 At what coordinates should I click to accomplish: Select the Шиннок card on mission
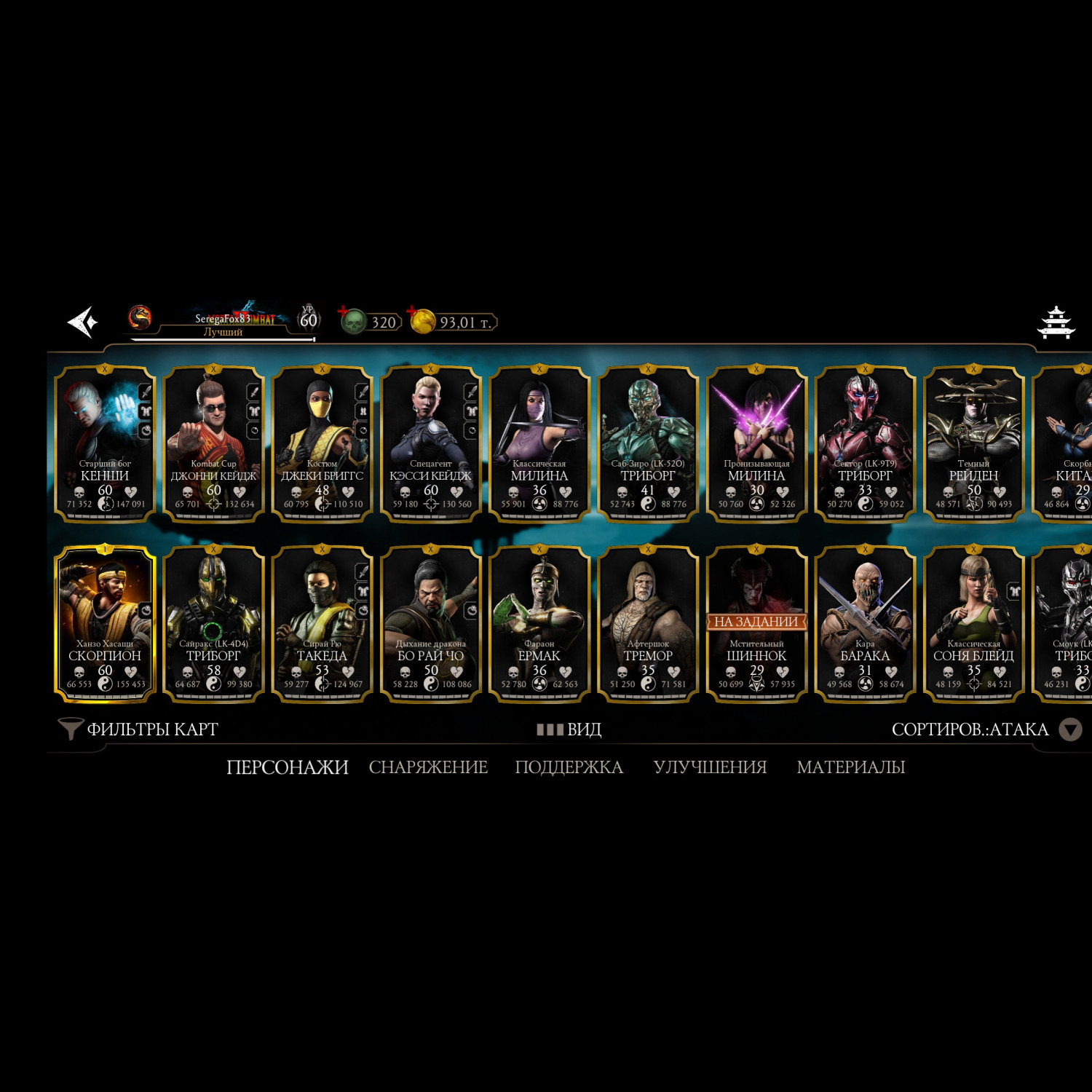click(756, 624)
